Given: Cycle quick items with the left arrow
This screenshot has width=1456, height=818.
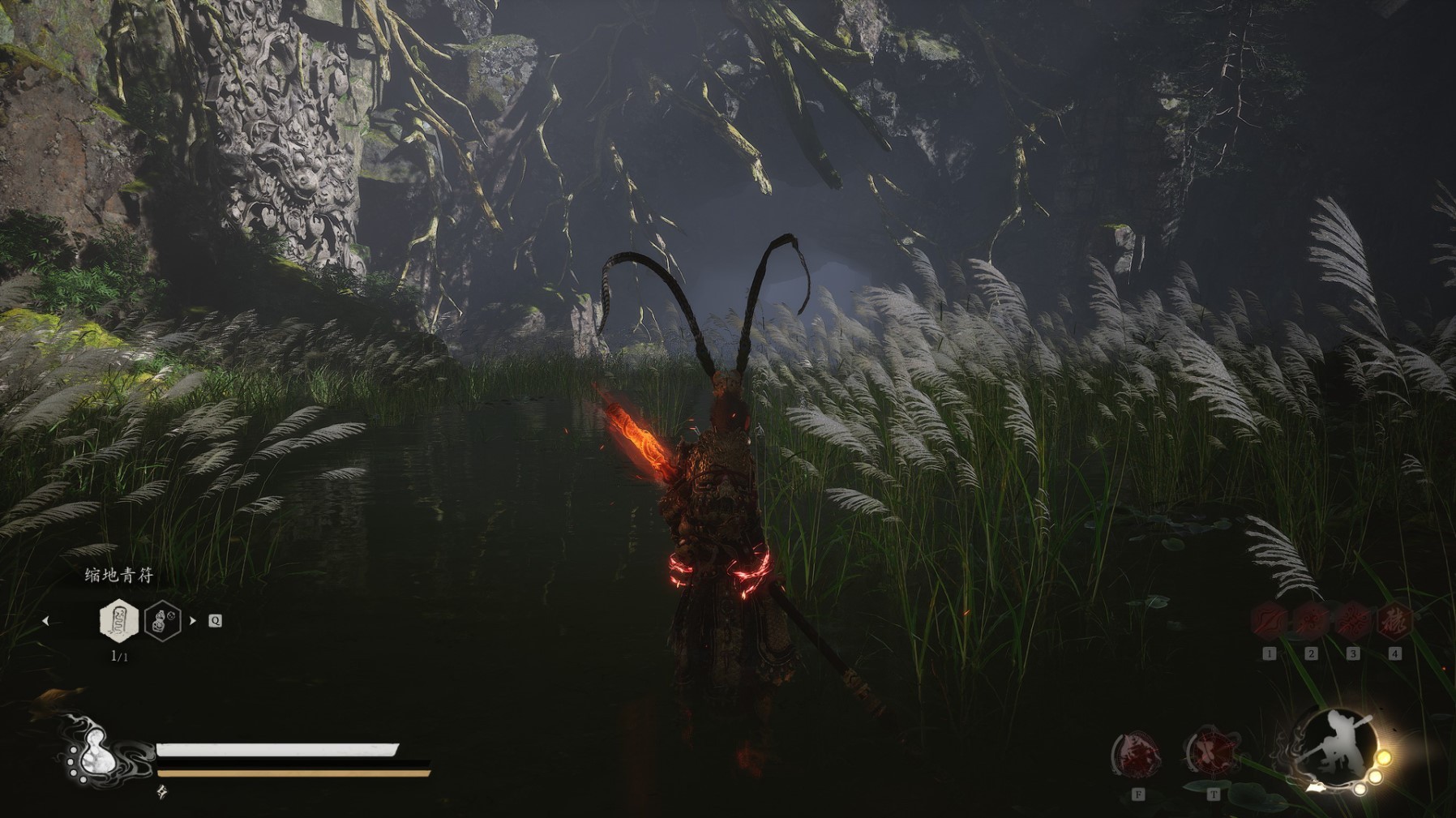Looking at the screenshot, I should 46,621.
